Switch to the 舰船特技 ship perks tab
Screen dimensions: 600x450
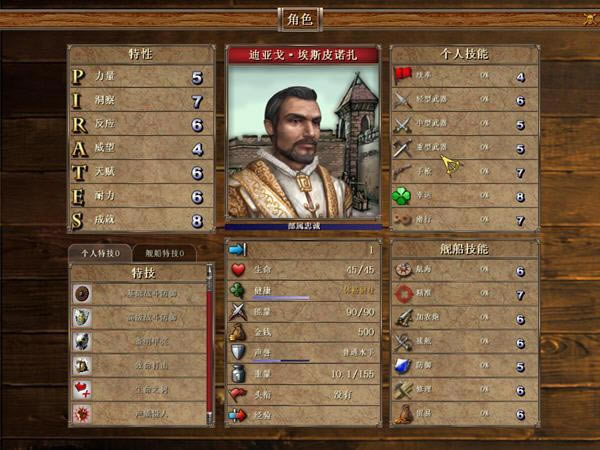pyautogui.click(x=164, y=254)
